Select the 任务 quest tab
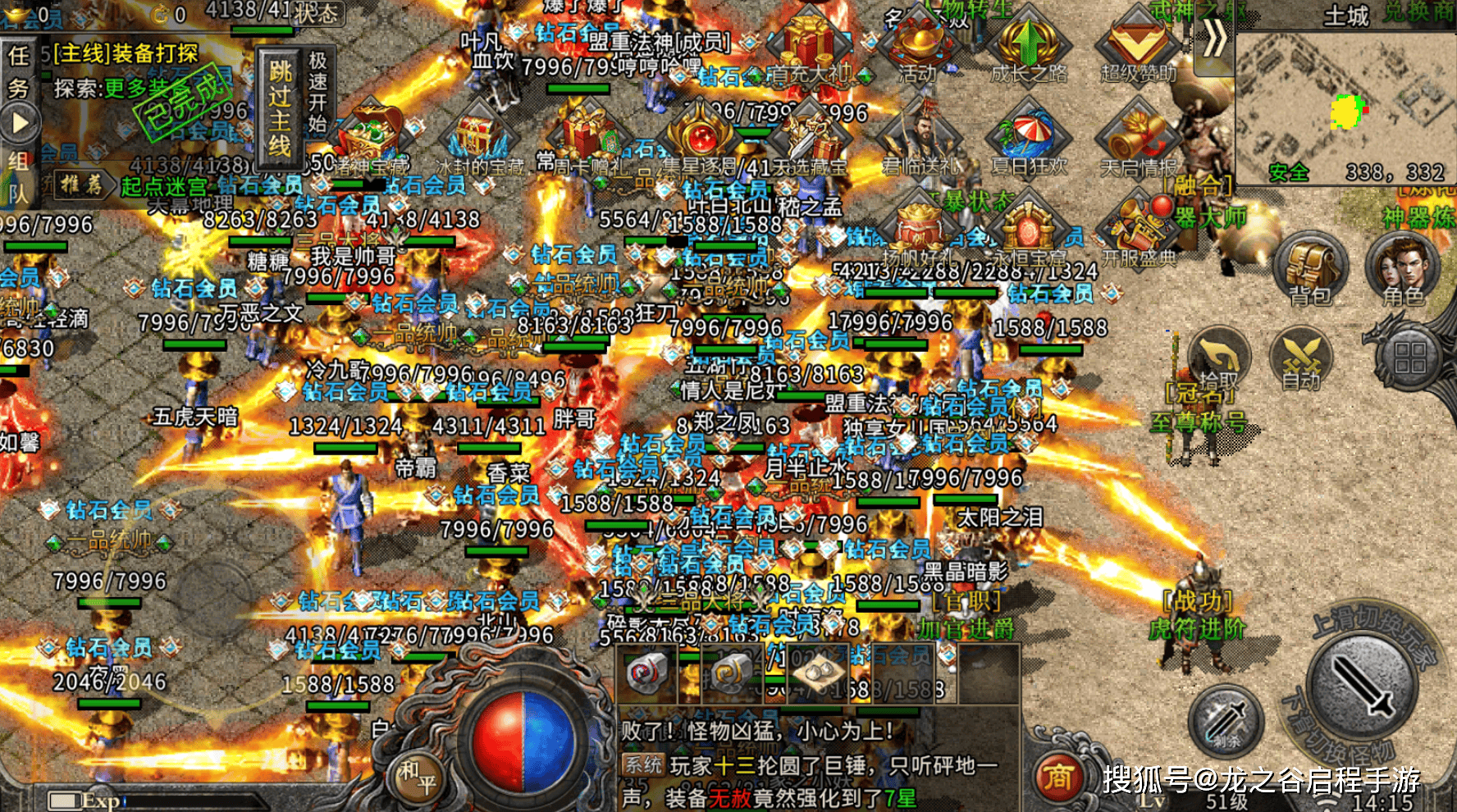1457x812 pixels. point(18,72)
